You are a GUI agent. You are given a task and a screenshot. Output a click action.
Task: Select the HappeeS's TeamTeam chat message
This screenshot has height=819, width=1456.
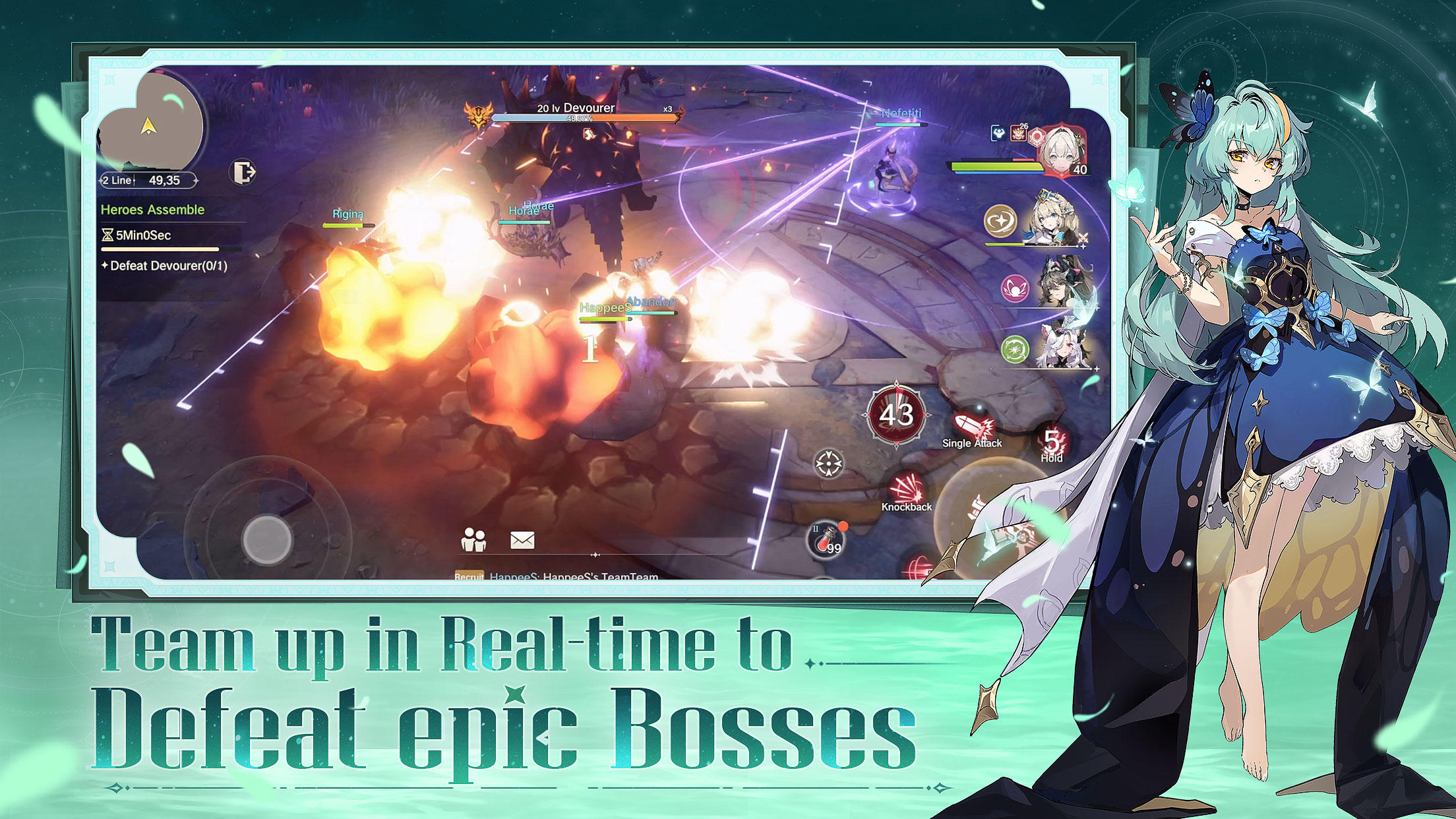pyautogui.click(x=574, y=576)
